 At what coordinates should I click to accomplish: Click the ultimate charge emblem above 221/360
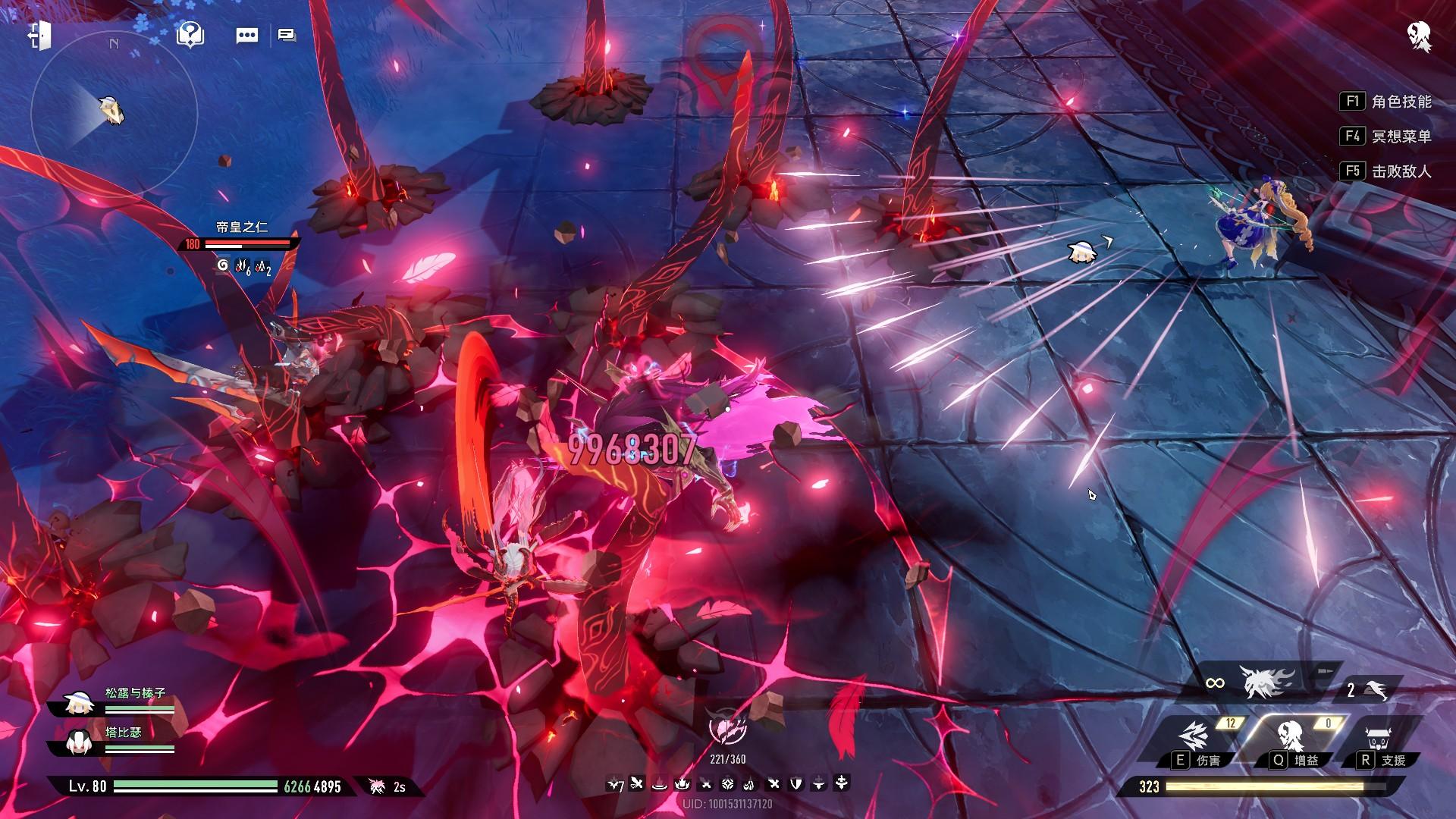(x=727, y=730)
